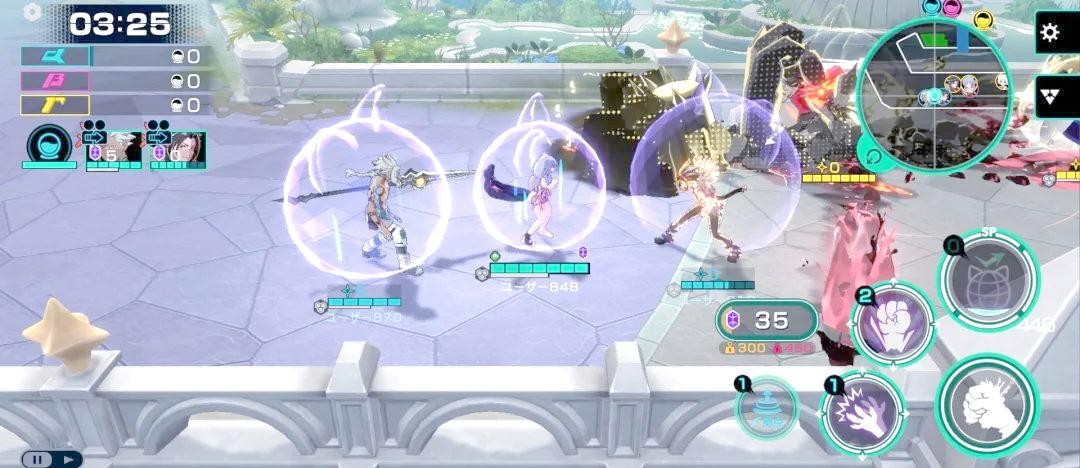Use the purple fist burst skill

(x=892, y=324)
